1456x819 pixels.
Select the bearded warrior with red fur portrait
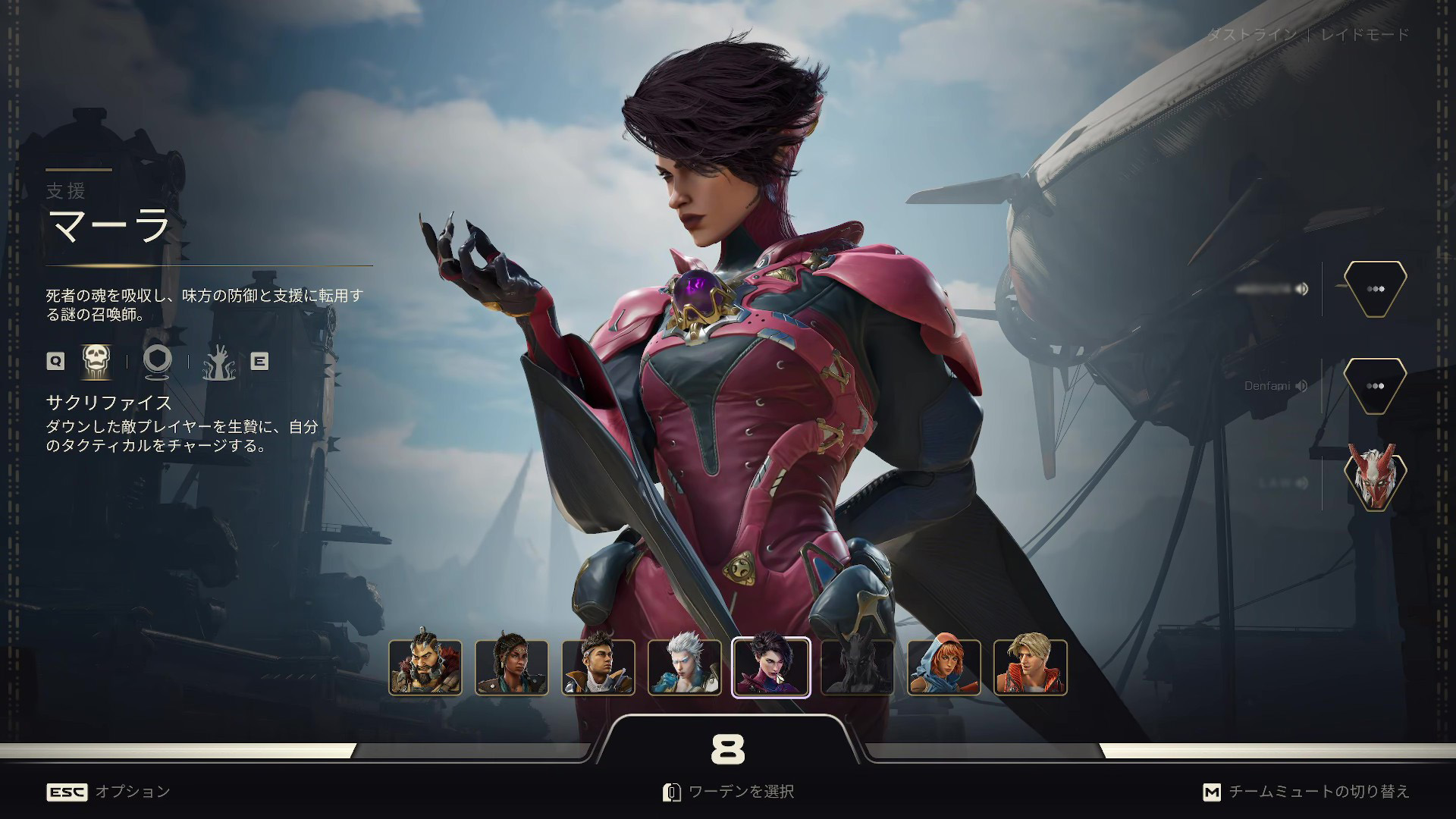point(425,667)
